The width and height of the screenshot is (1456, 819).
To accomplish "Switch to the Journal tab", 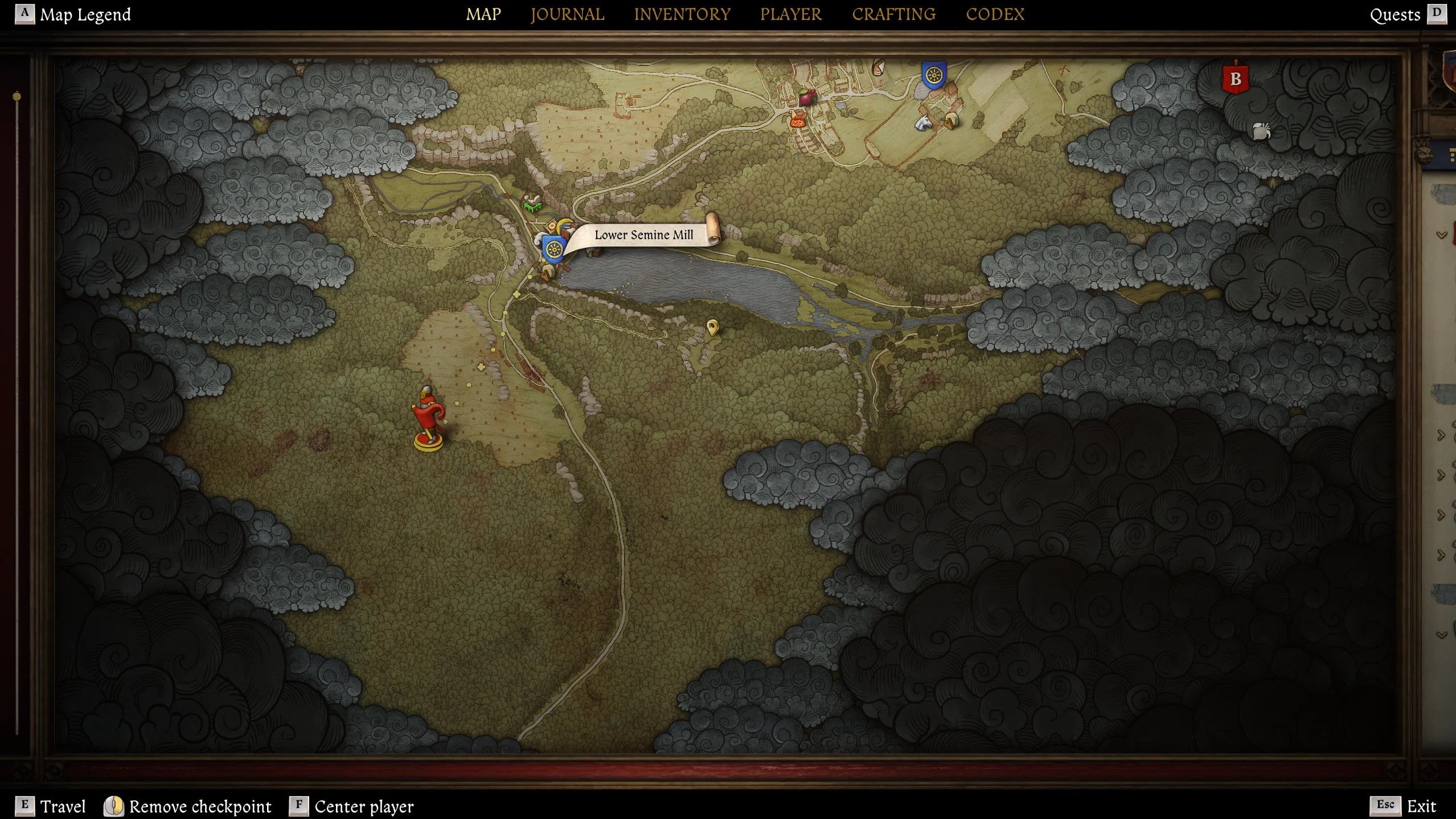I will (x=567, y=14).
